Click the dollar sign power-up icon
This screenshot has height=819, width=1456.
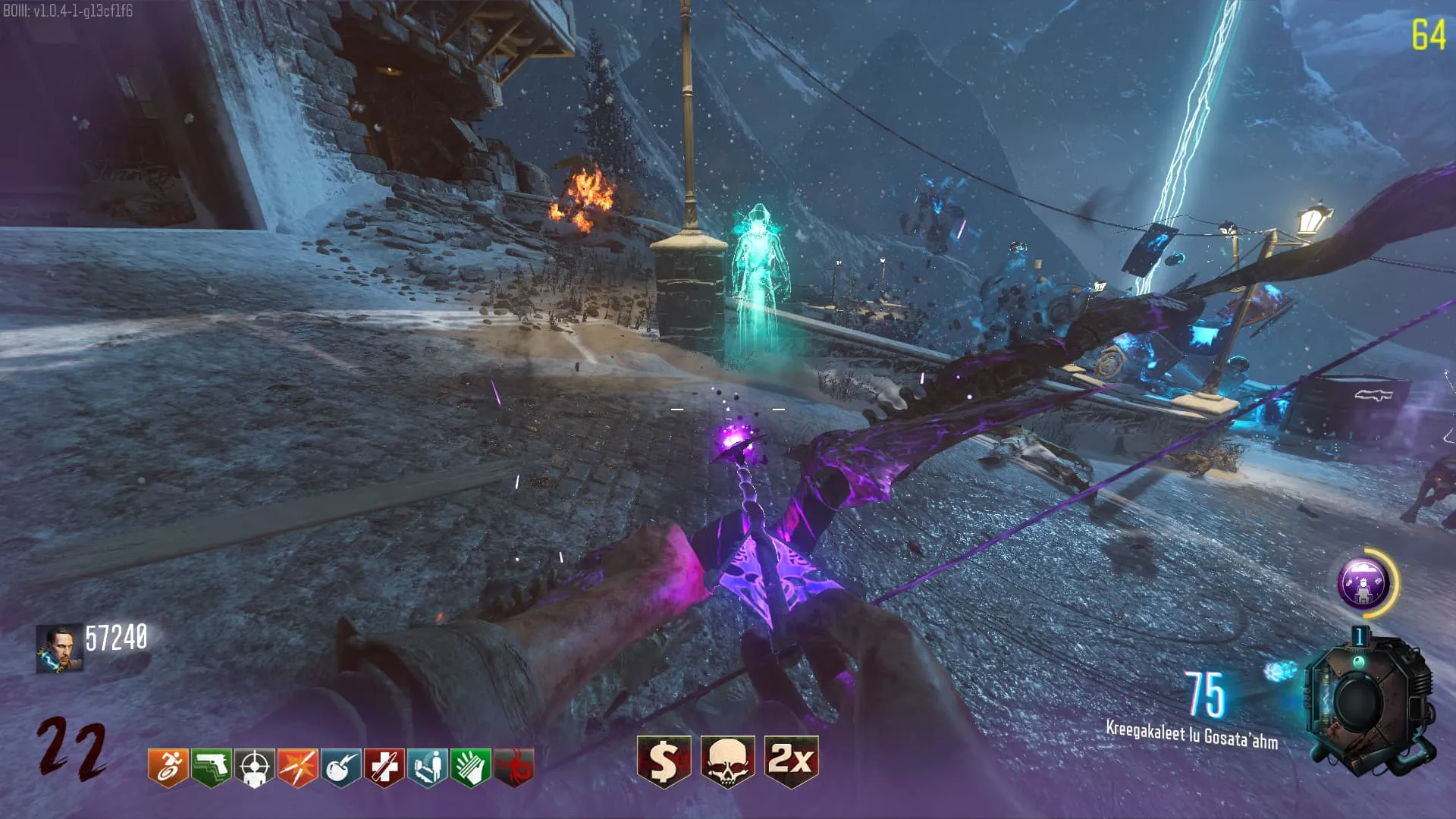664,761
